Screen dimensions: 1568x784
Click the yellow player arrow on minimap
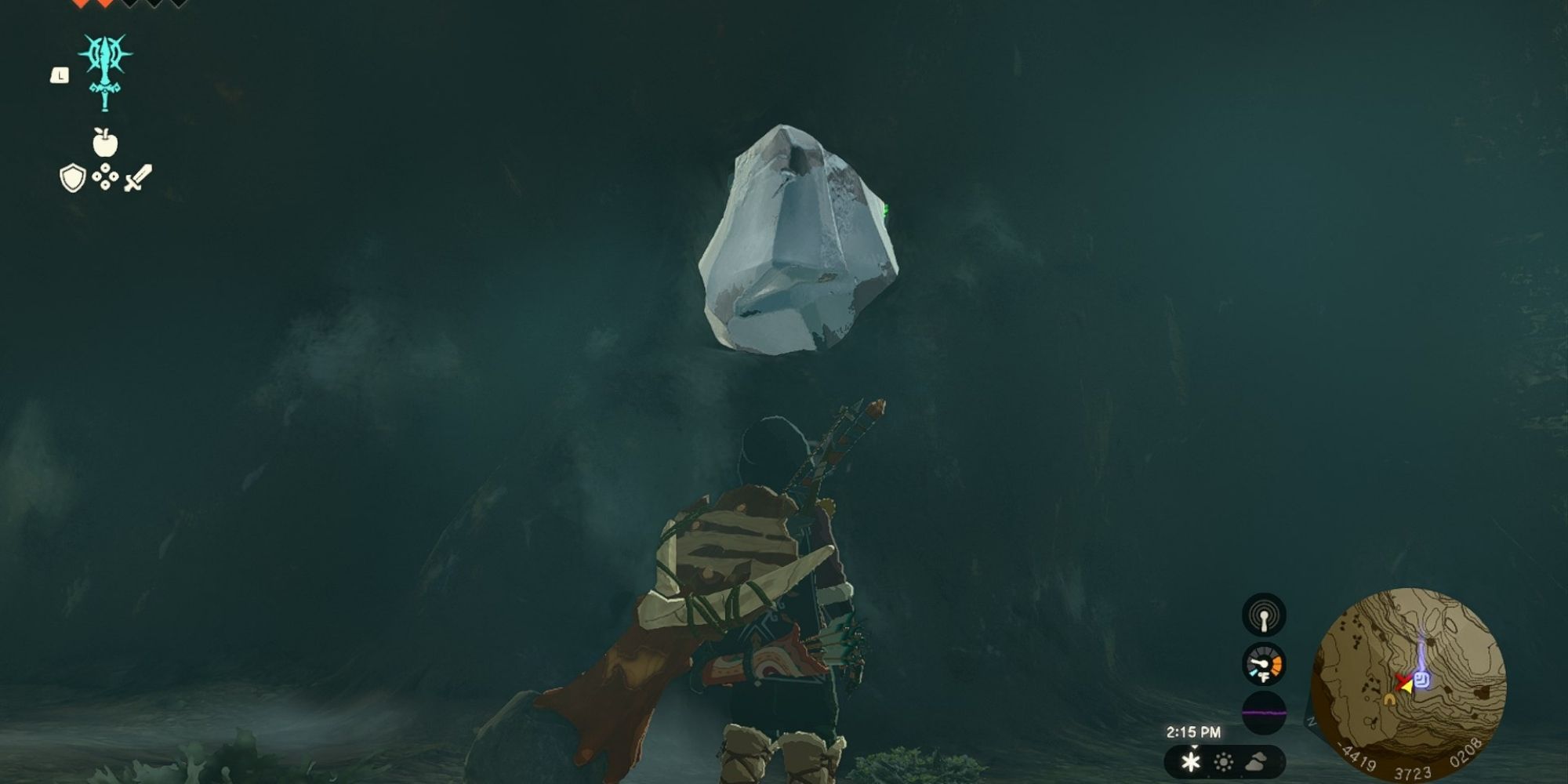point(1407,689)
